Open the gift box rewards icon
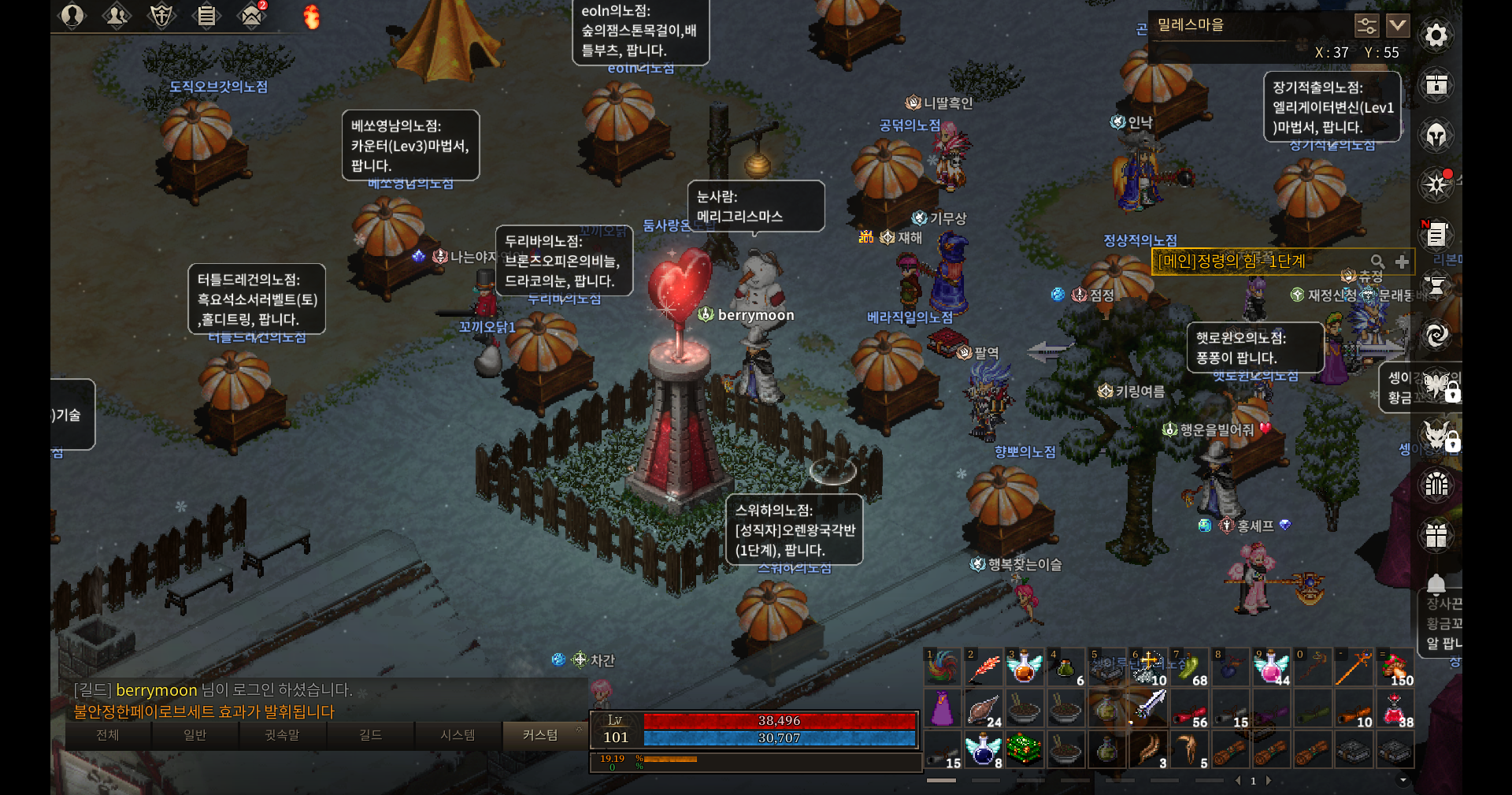The width and height of the screenshot is (1512, 795). point(1436,536)
